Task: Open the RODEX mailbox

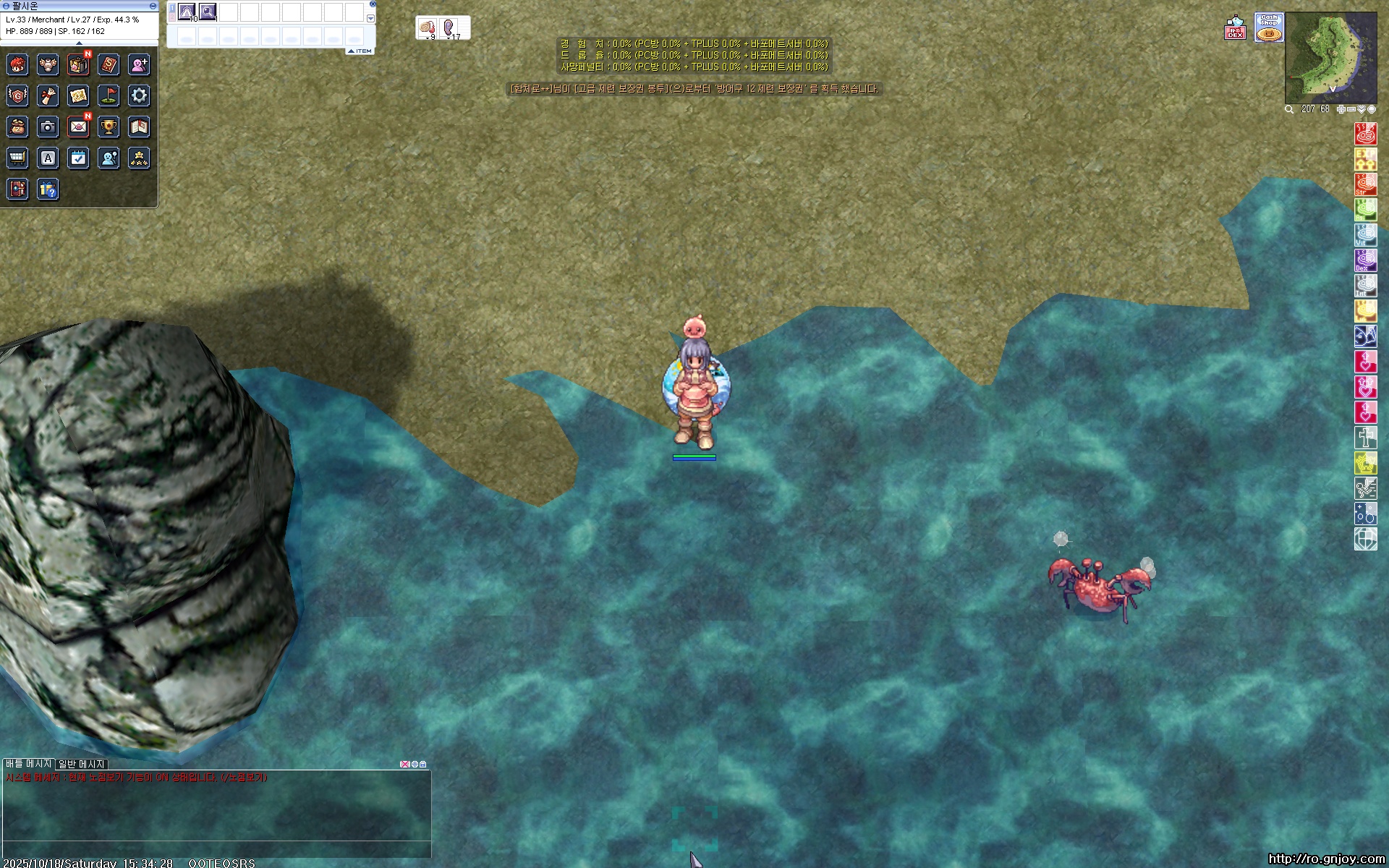Action: coord(1236,29)
